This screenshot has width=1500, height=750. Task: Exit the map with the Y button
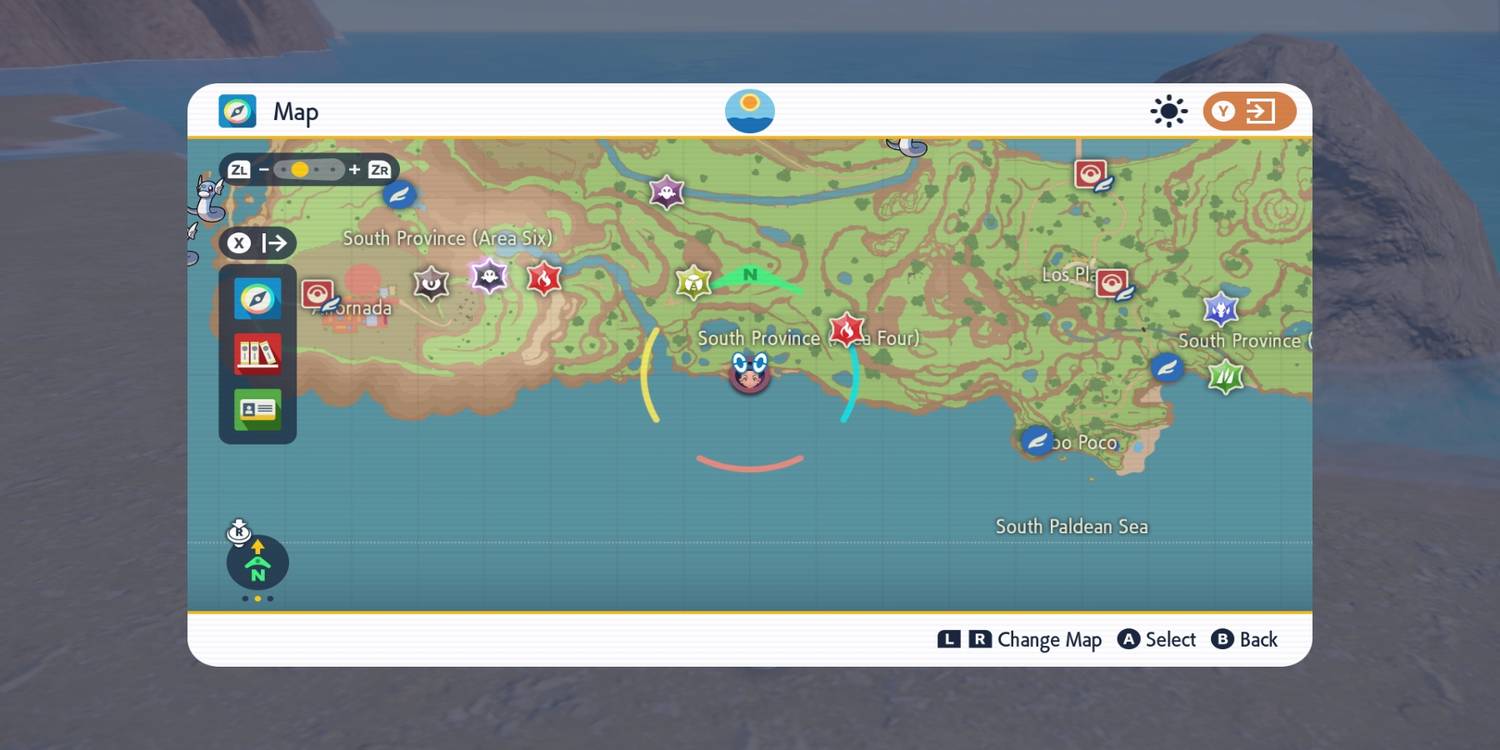(x=1248, y=111)
